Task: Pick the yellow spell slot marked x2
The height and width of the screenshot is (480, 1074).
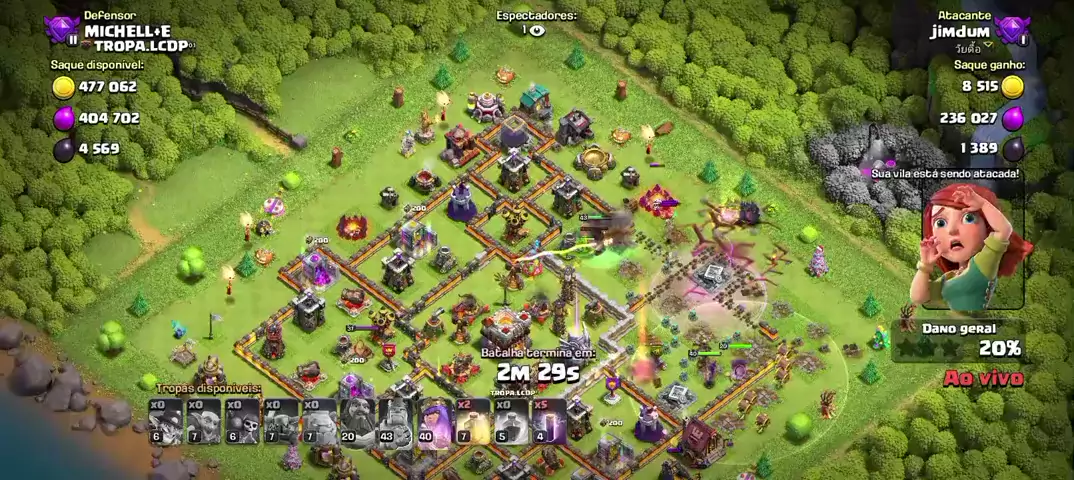Action: click(x=471, y=421)
